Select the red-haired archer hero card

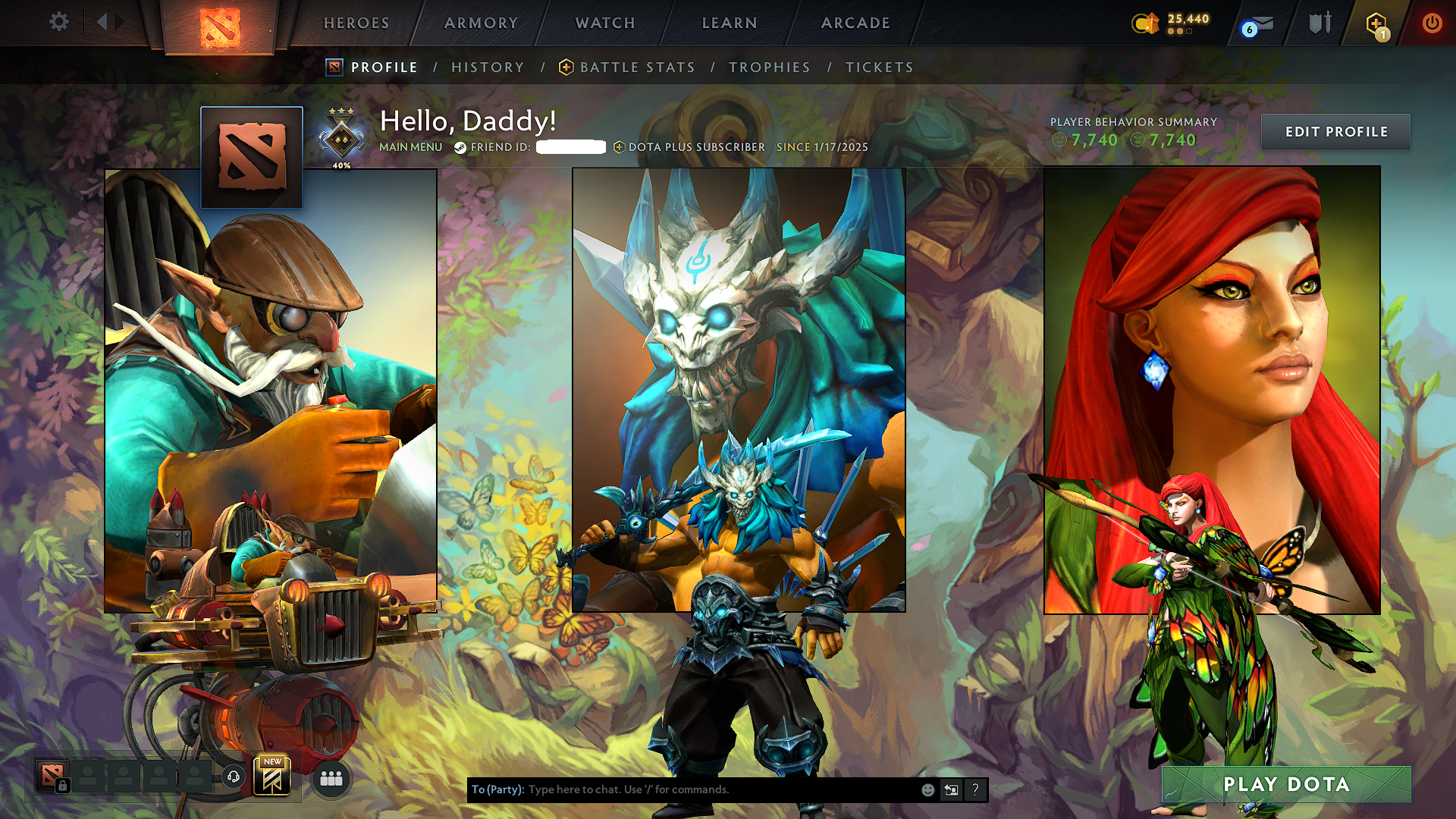1212,390
